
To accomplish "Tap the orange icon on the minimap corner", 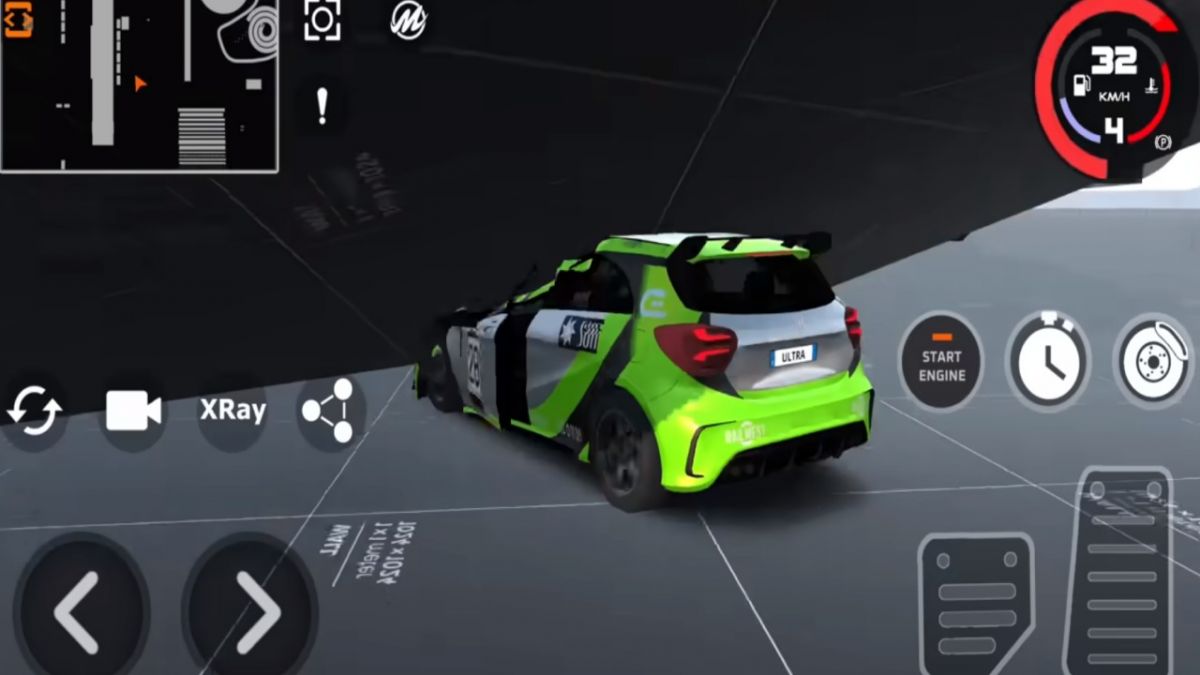I will [x=18, y=19].
